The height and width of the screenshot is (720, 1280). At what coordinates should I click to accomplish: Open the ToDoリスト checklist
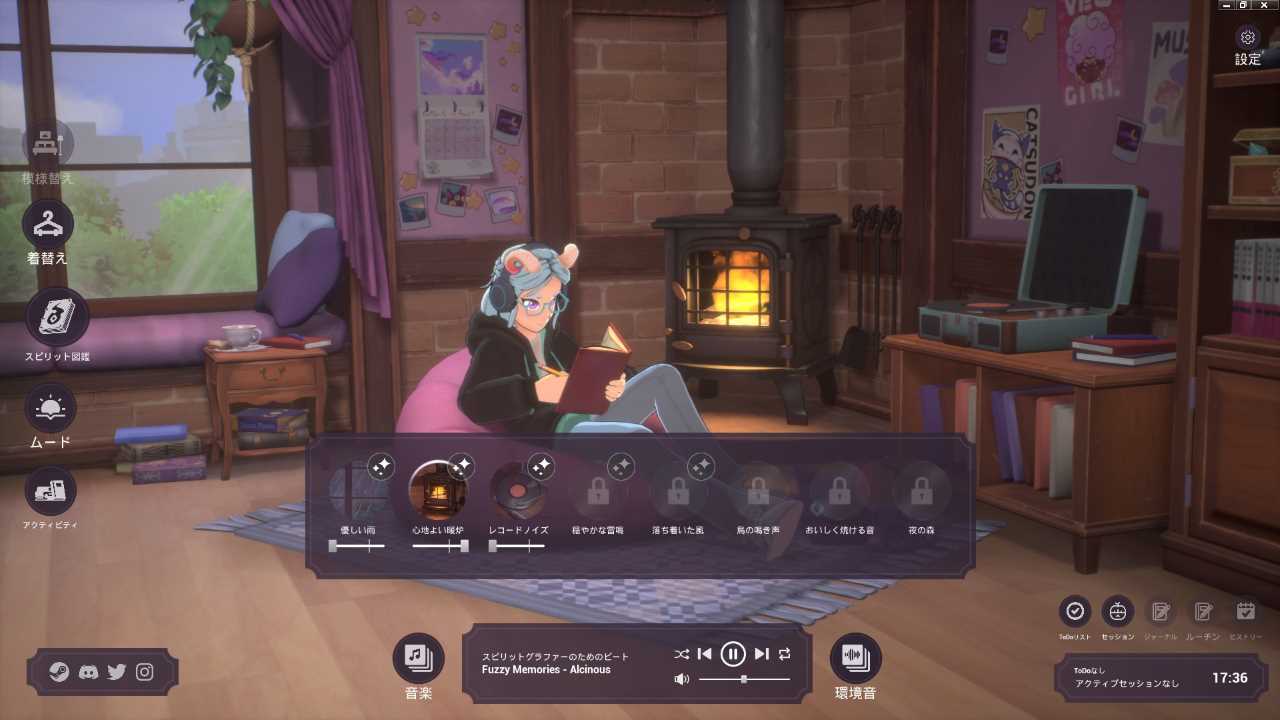pos(1075,611)
